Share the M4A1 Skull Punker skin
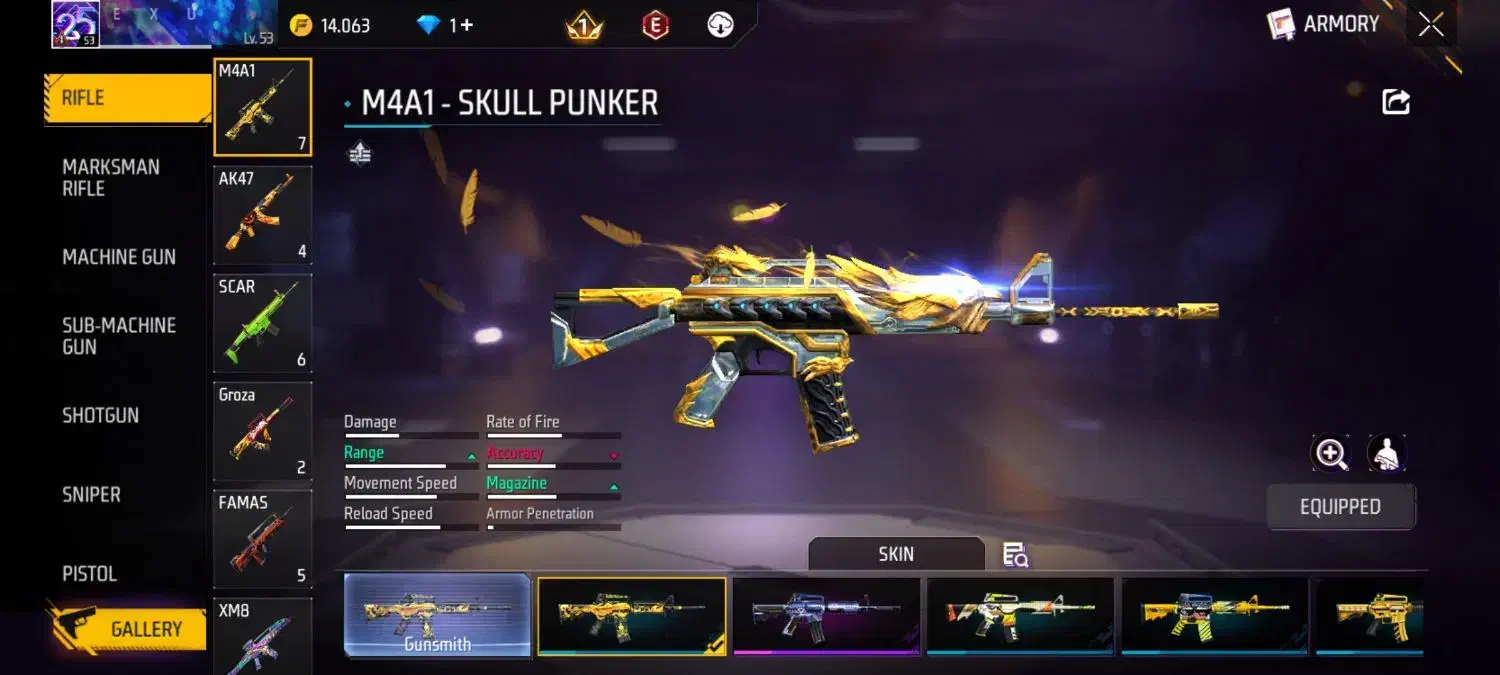 [x=1396, y=101]
